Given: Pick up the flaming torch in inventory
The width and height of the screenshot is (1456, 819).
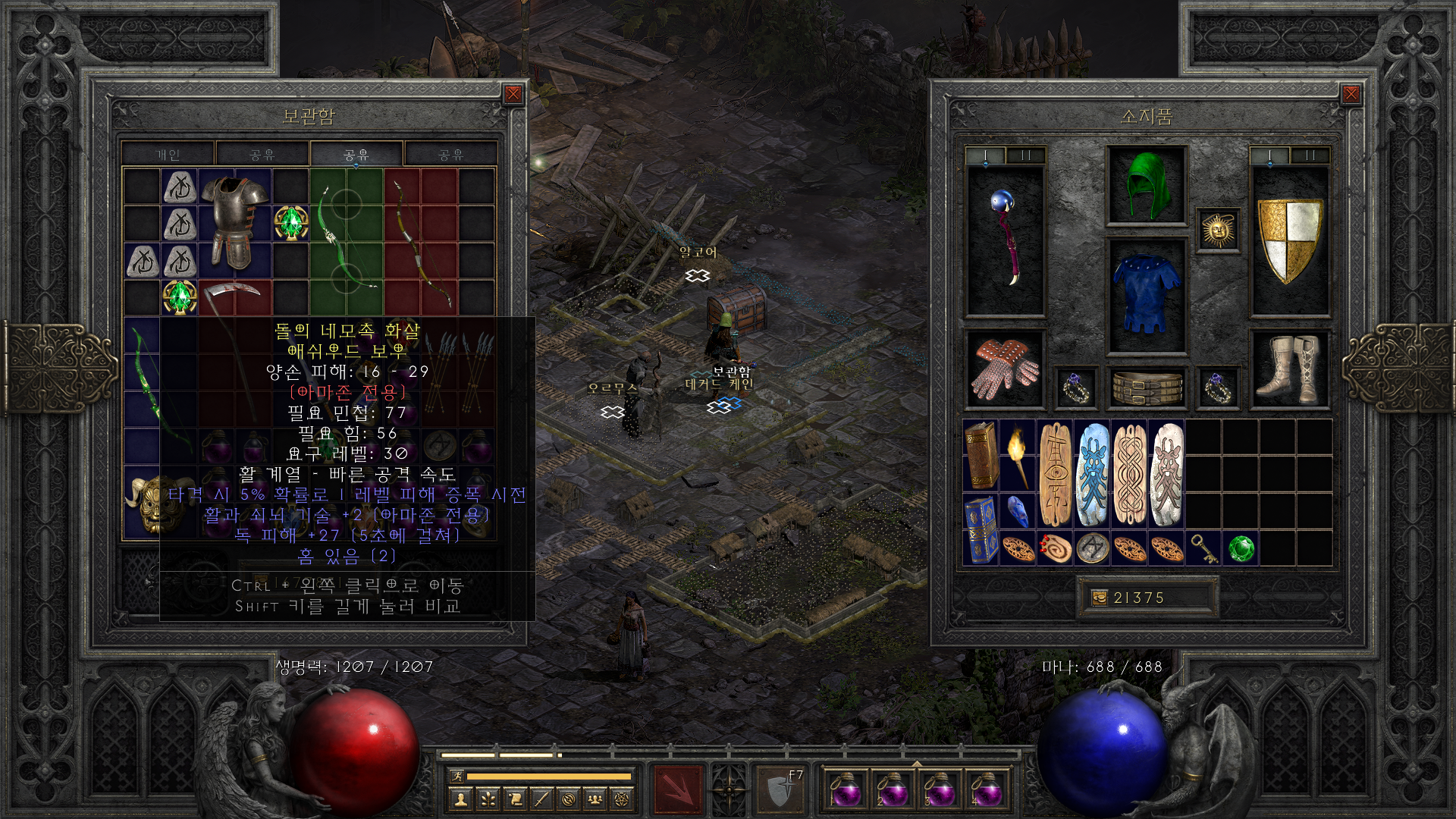Looking at the screenshot, I should [x=1018, y=455].
